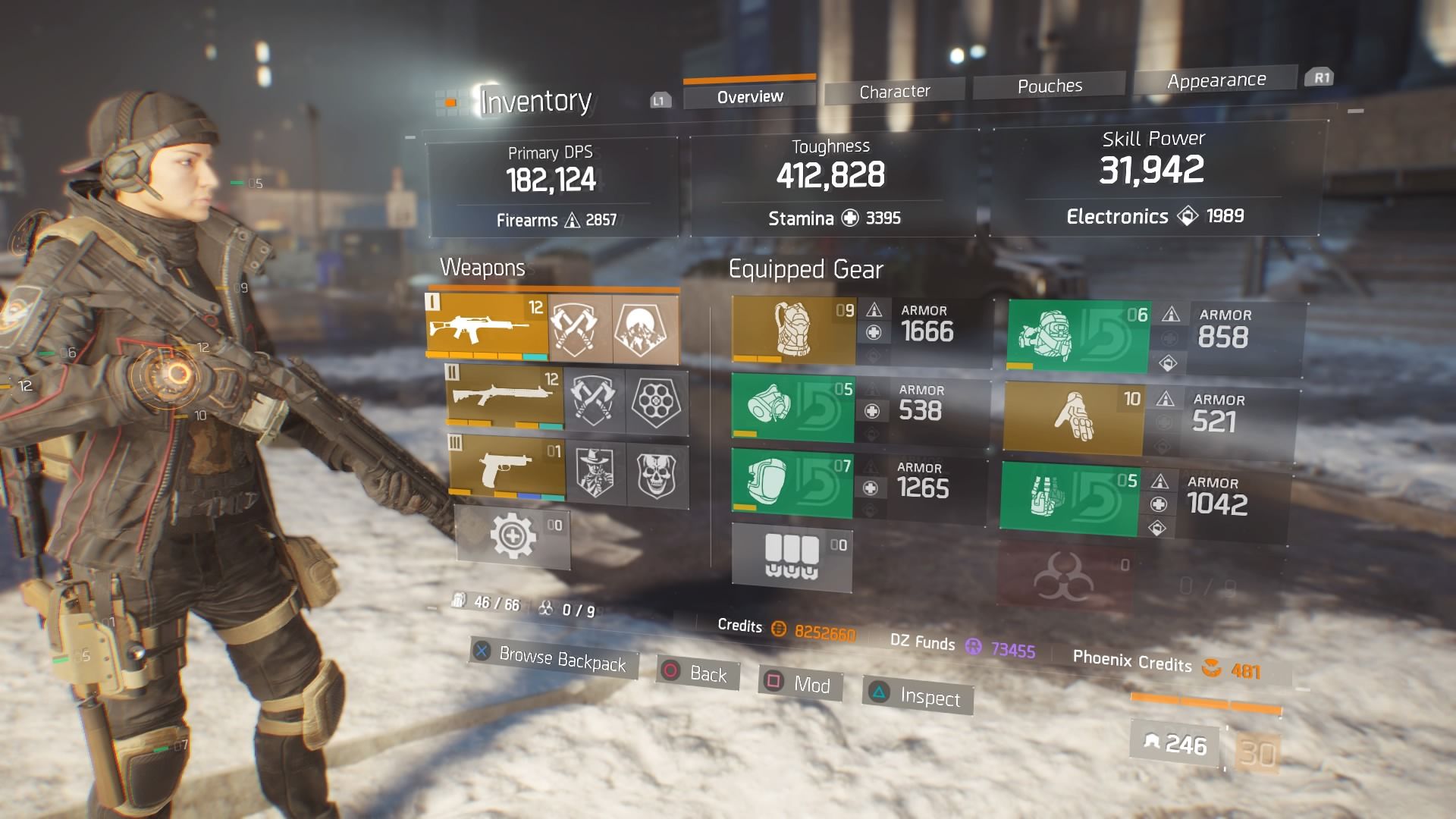The height and width of the screenshot is (819, 1456).
Task: Switch to the Pouches tab
Action: [x=1049, y=86]
